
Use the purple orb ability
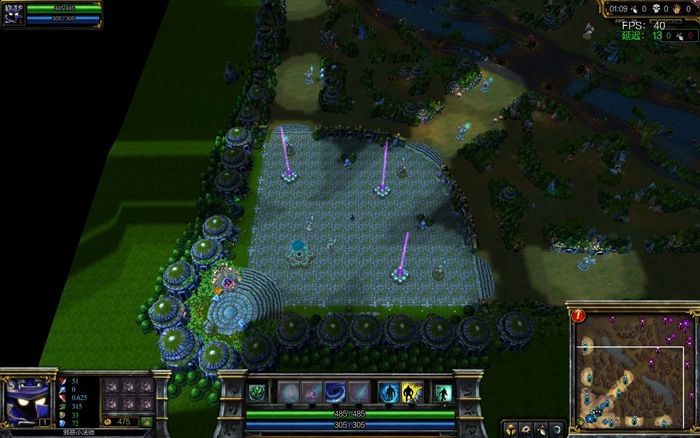[x=312, y=392]
